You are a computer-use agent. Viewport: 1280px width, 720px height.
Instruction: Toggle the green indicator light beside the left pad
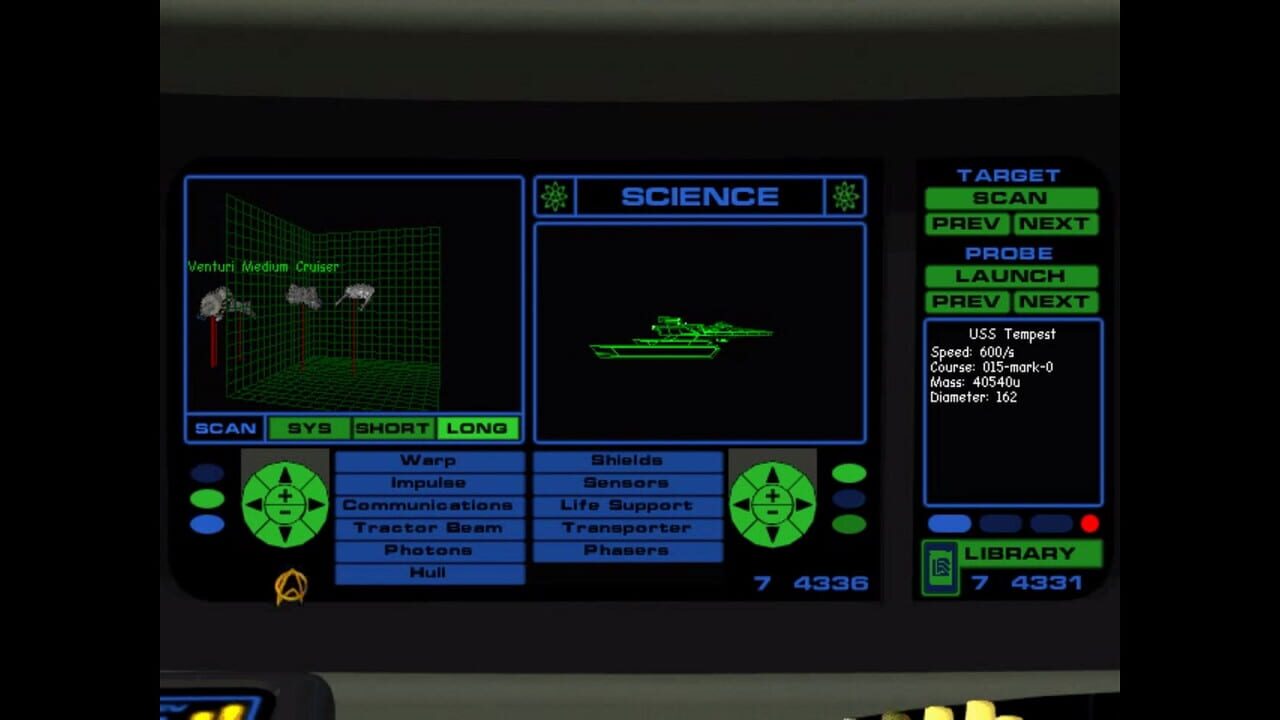[x=209, y=497]
